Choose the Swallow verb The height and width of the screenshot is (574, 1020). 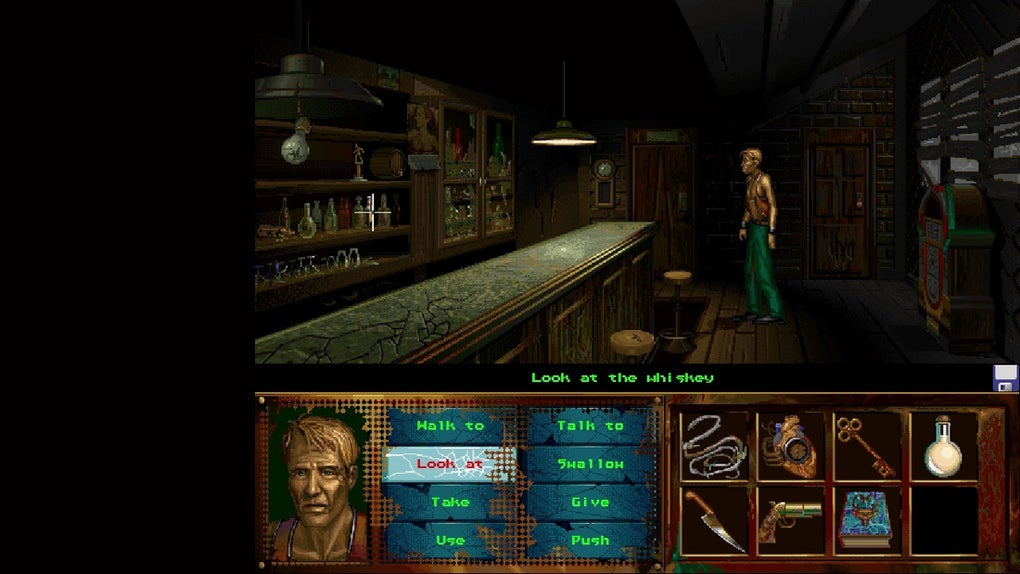click(x=590, y=464)
